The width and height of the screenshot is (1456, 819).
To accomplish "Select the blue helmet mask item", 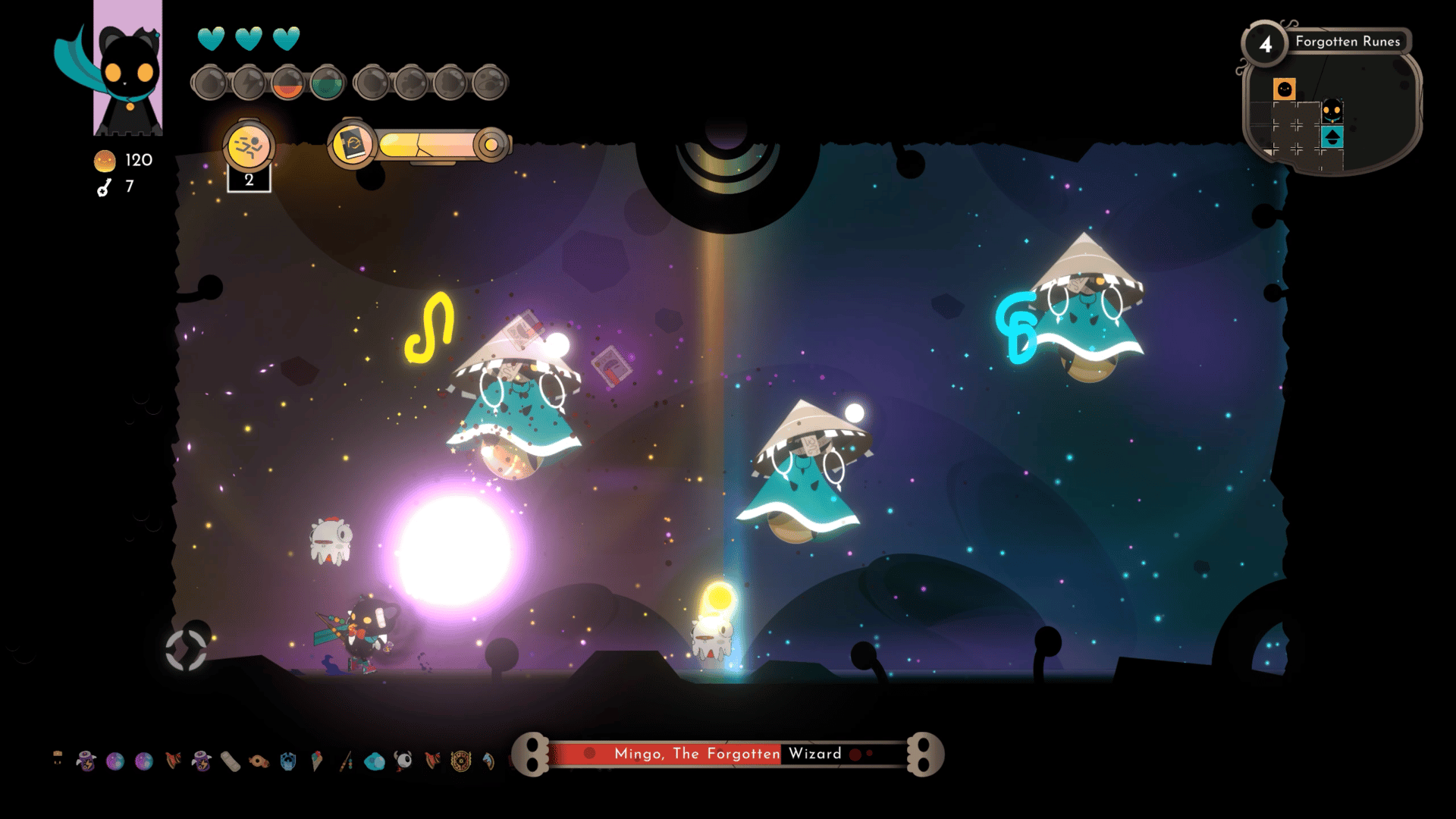I will click(288, 761).
